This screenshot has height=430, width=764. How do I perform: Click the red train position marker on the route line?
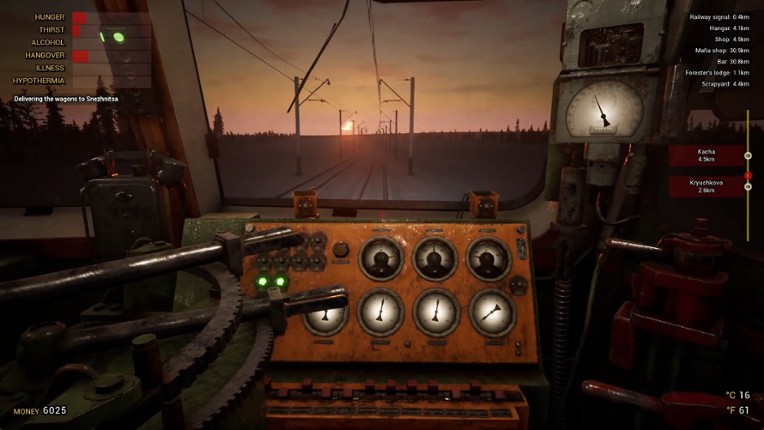click(x=747, y=175)
